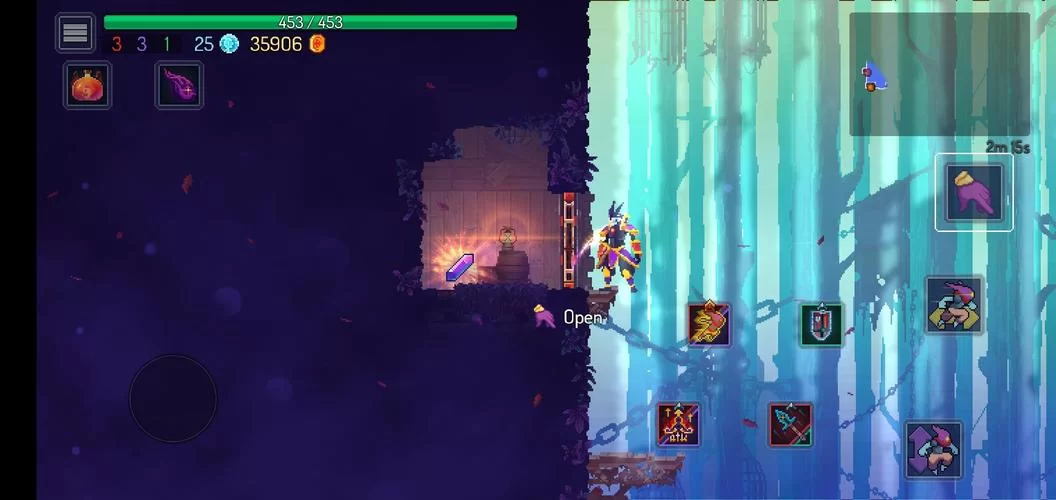Tap the purple hand interact button

[x=974, y=192]
